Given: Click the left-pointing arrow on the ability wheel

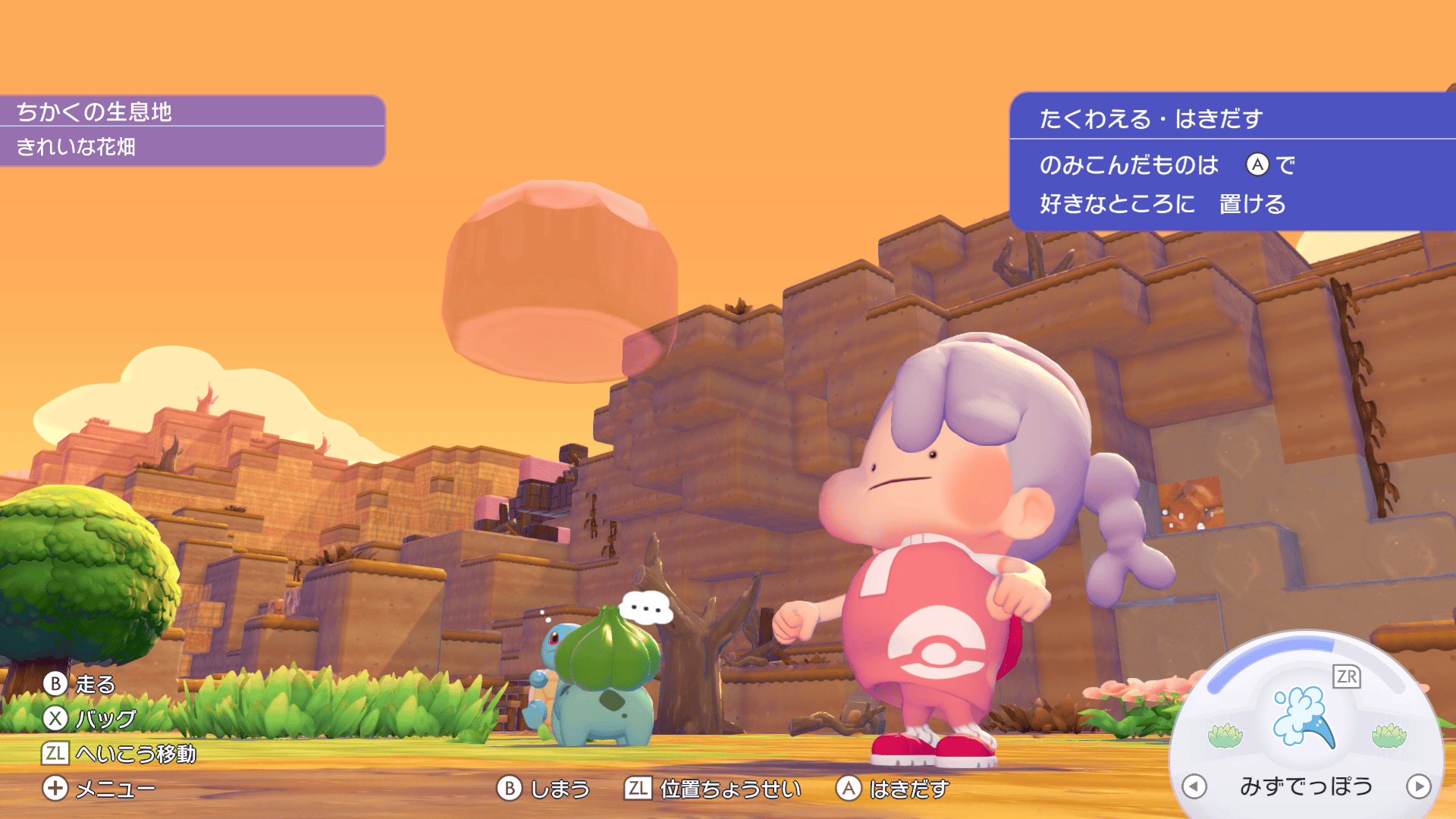Looking at the screenshot, I should [1194, 786].
